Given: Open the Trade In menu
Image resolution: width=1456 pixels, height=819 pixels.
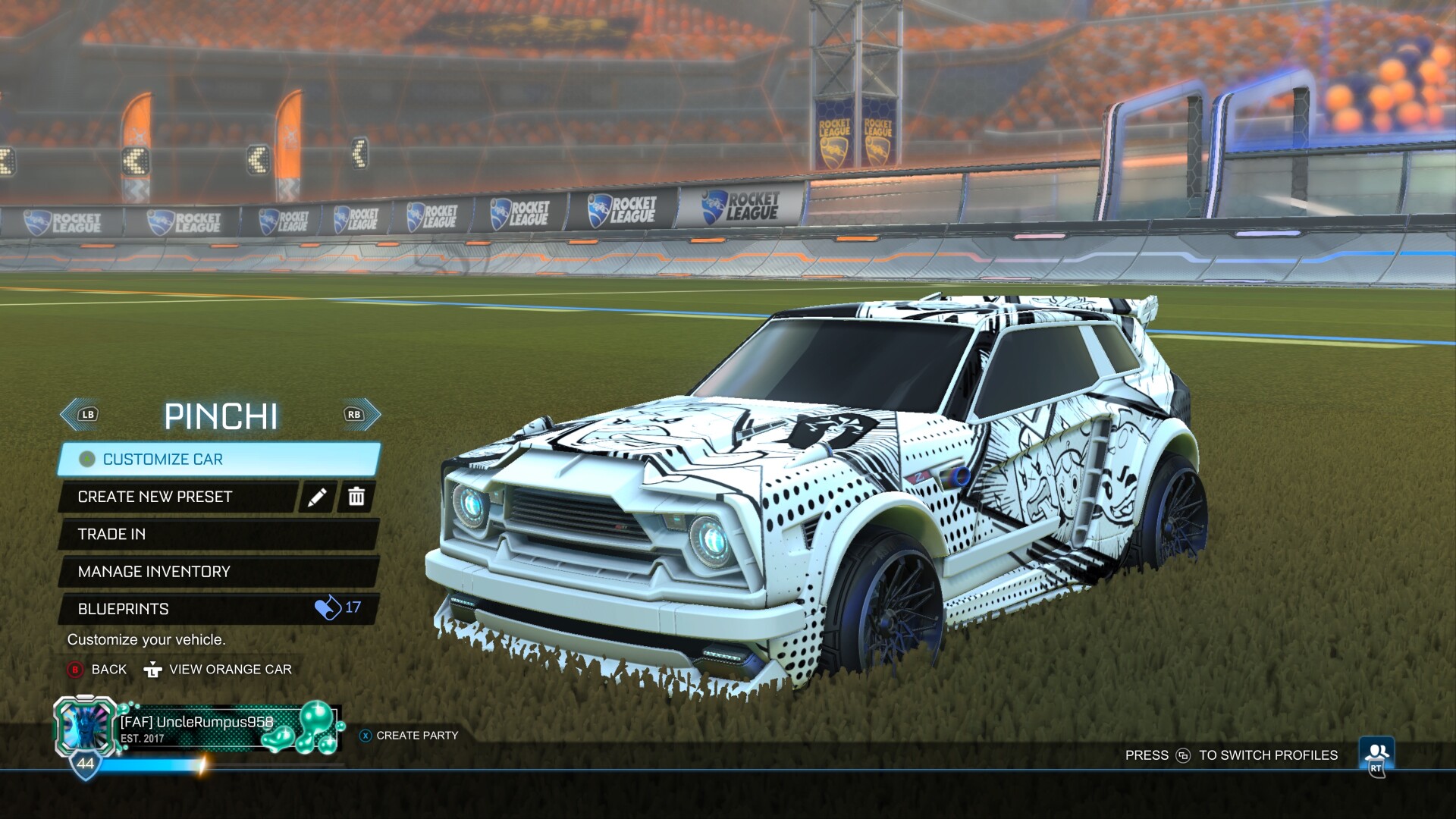Looking at the screenshot, I should click(x=218, y=534).
